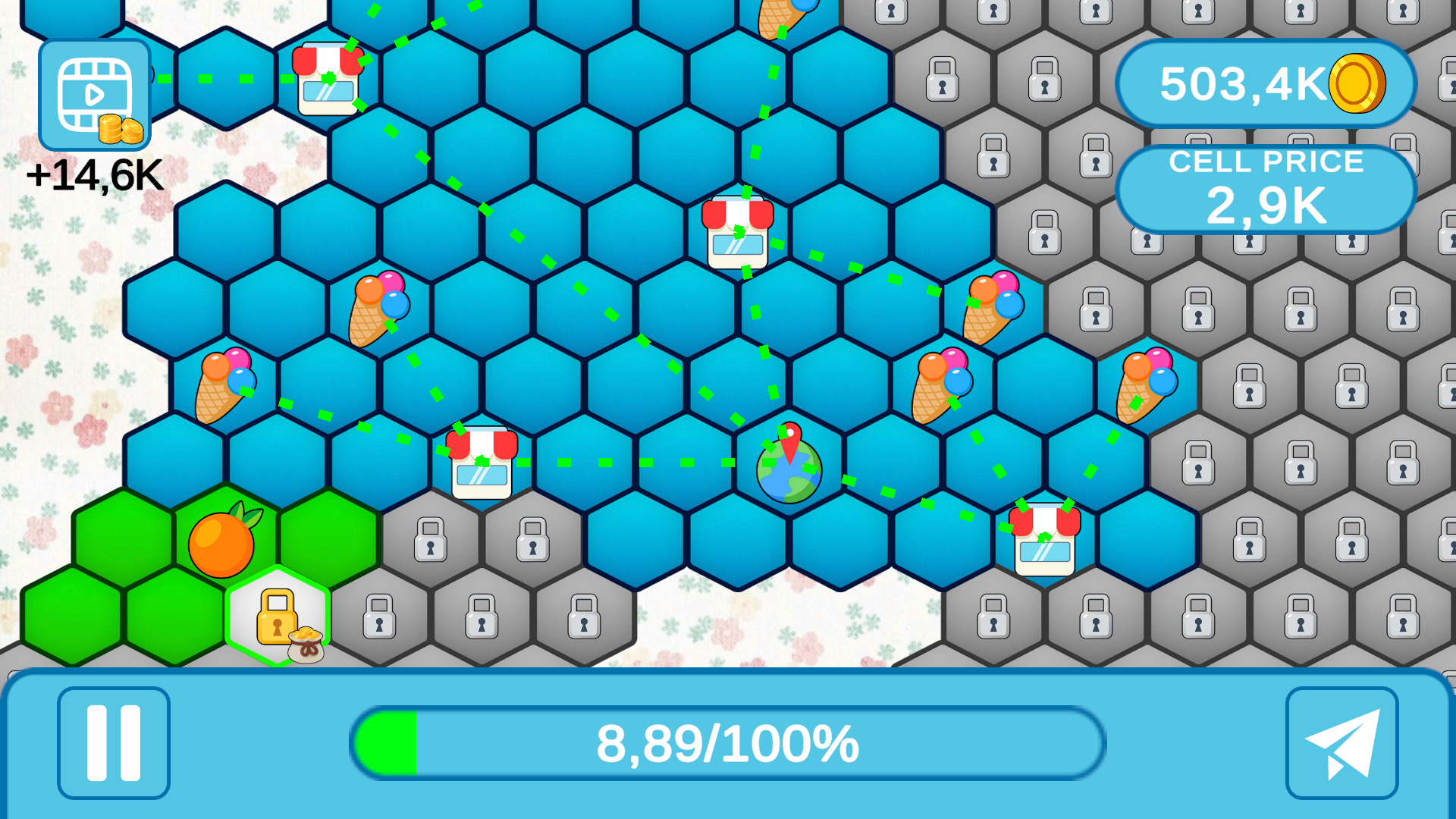This screenshot has height=819, width=1456.
Task: Pause the game
Action: point(113,744)
